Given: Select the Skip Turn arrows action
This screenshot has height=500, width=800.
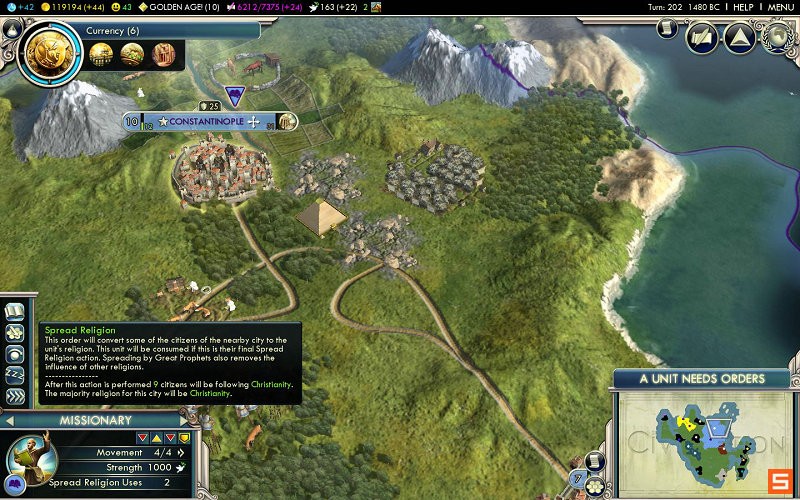Looking at the screenshot, I should (15, 396).
